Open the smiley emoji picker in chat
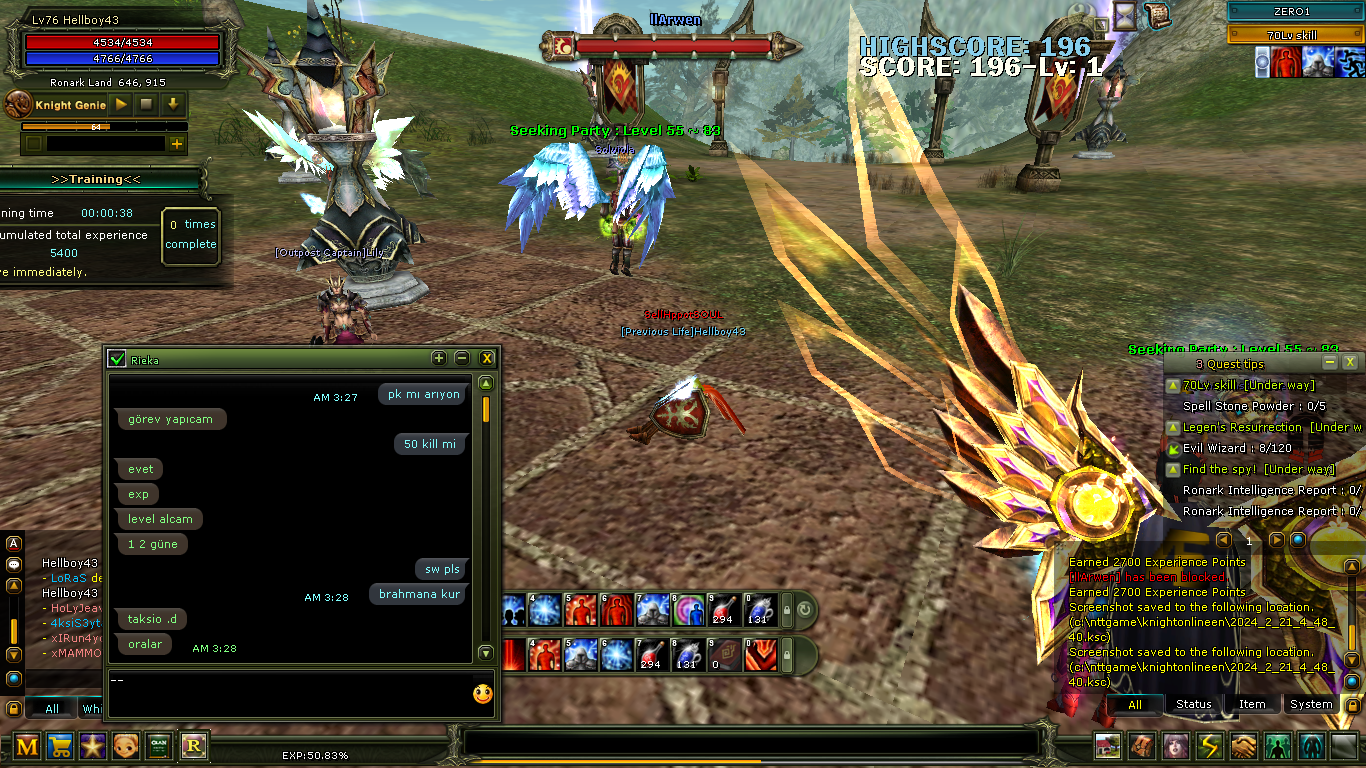Screen dimensions: 1366x768 [483, 693]
